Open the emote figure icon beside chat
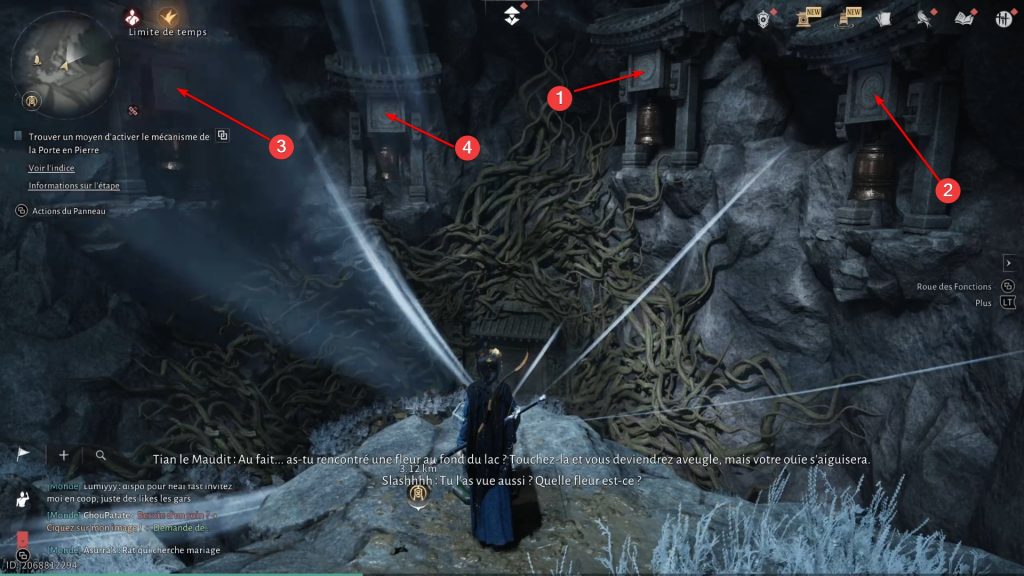Screen dimensions: 1024x576 [x=23, y=499]
